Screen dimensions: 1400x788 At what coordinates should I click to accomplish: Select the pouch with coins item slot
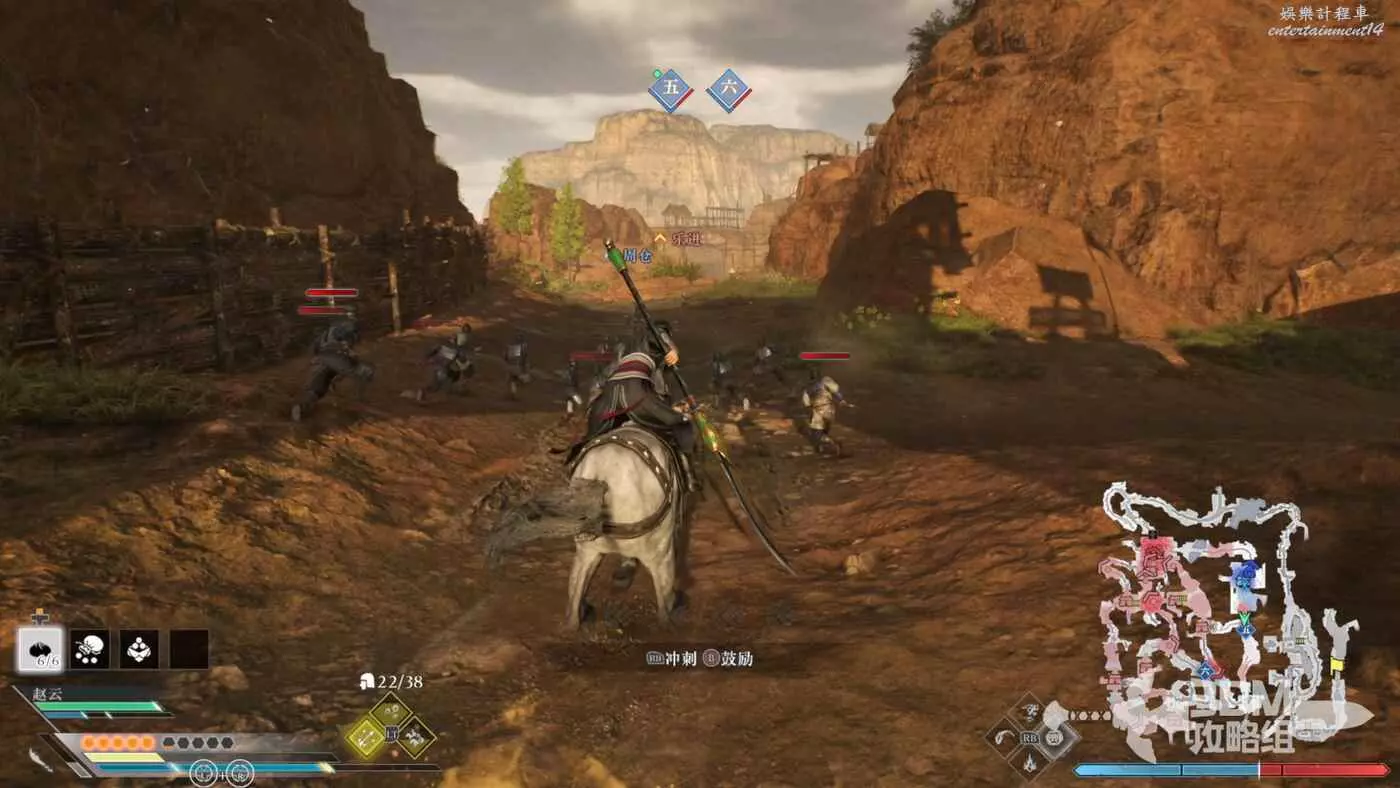(90, 649)
